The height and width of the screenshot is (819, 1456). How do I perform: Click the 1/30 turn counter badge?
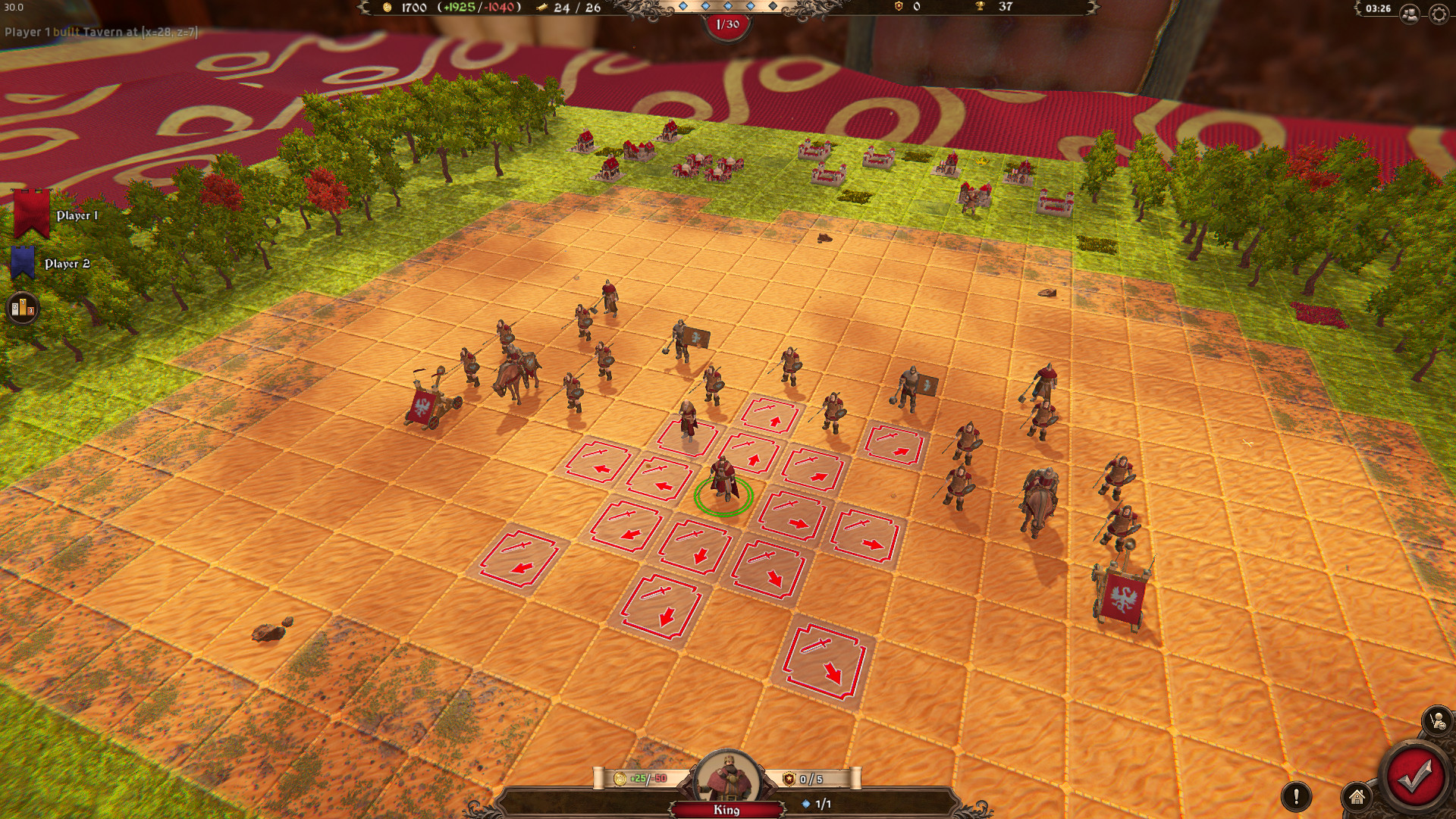[x=726, y=24]
